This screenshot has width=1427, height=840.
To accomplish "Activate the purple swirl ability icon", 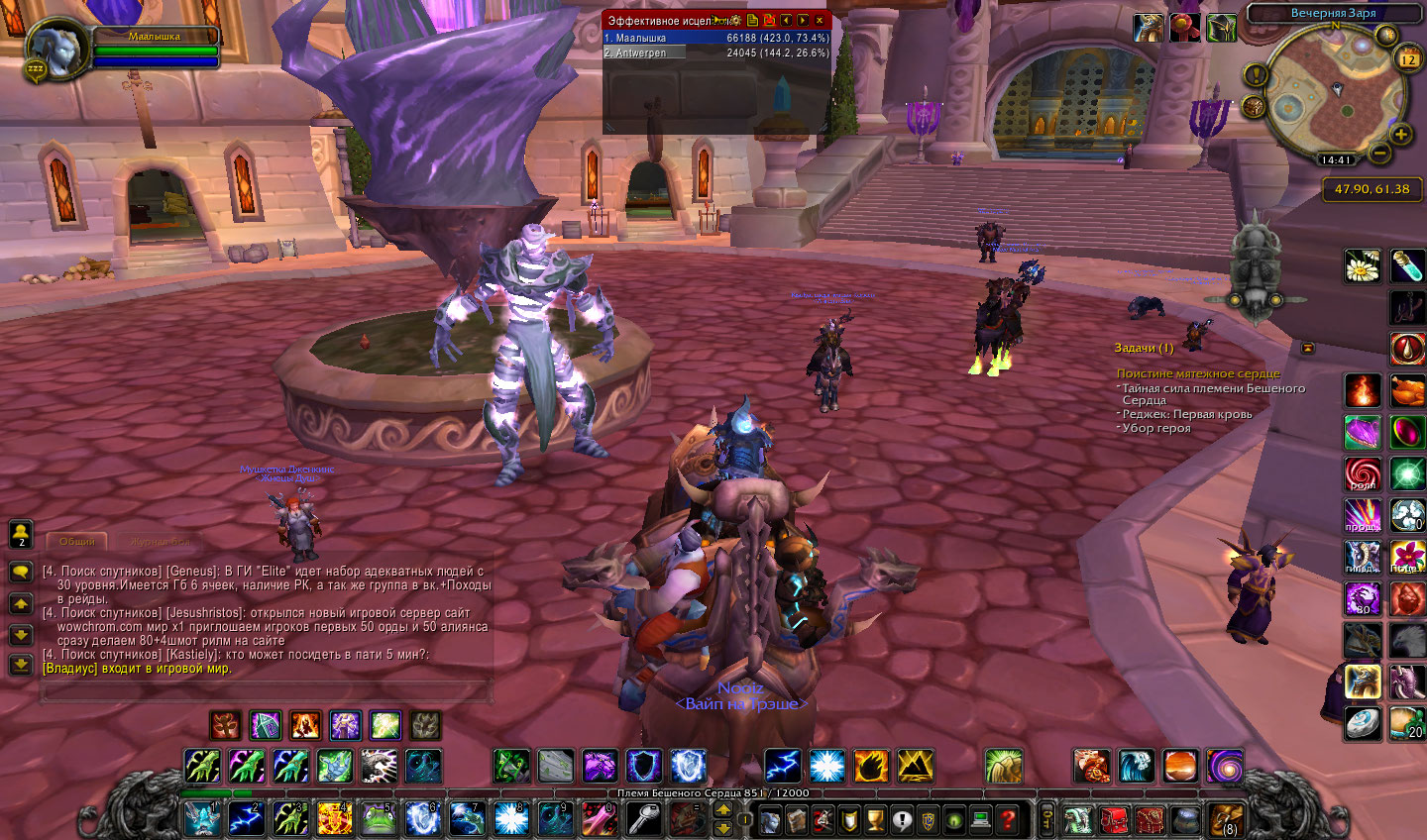I will click(x=1225, y=766).
